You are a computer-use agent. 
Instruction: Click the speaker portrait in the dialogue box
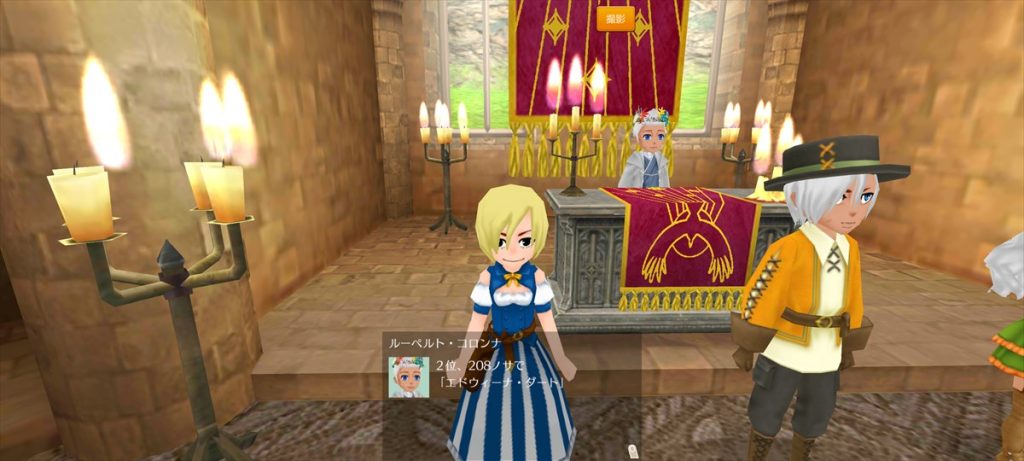coord(409,377)
